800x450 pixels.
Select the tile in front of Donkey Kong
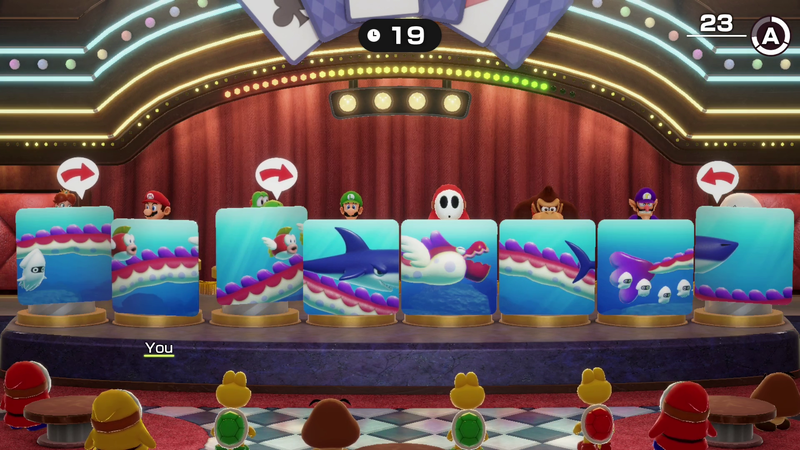pos(547,266)
